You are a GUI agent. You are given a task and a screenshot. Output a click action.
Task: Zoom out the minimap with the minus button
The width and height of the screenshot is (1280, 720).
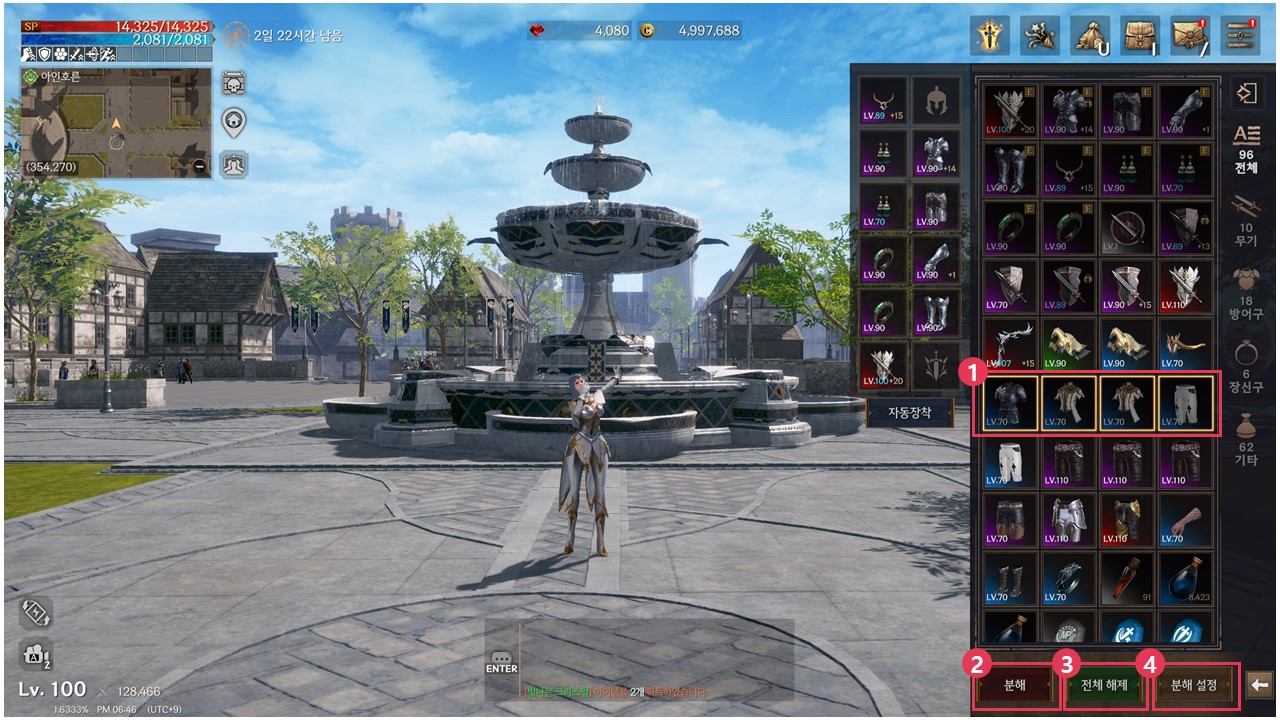(x=201, y=166)
